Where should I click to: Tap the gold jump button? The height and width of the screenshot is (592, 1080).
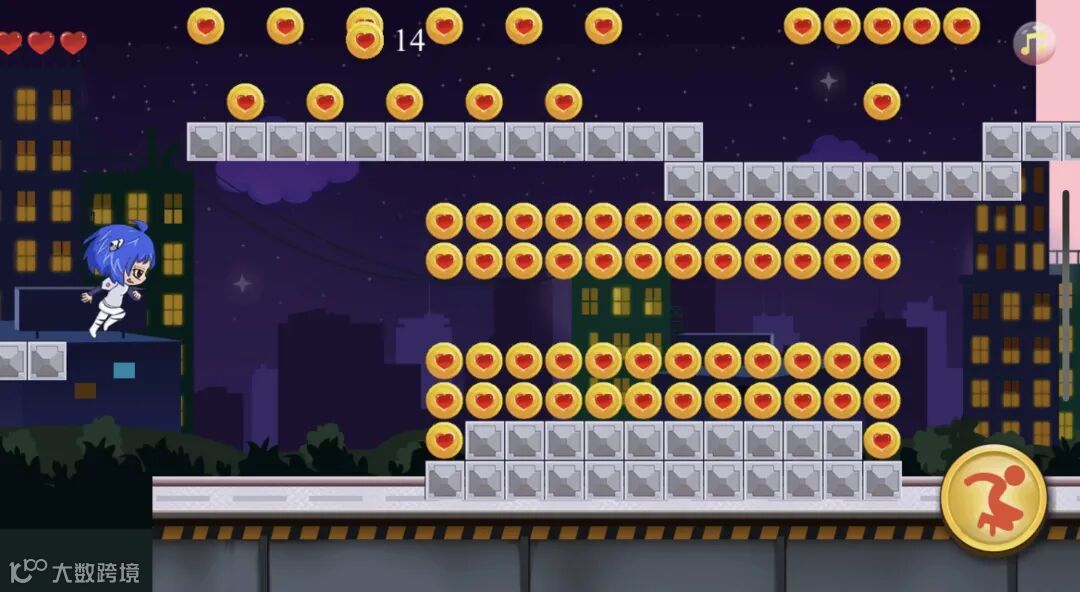[x=993, y=498]
